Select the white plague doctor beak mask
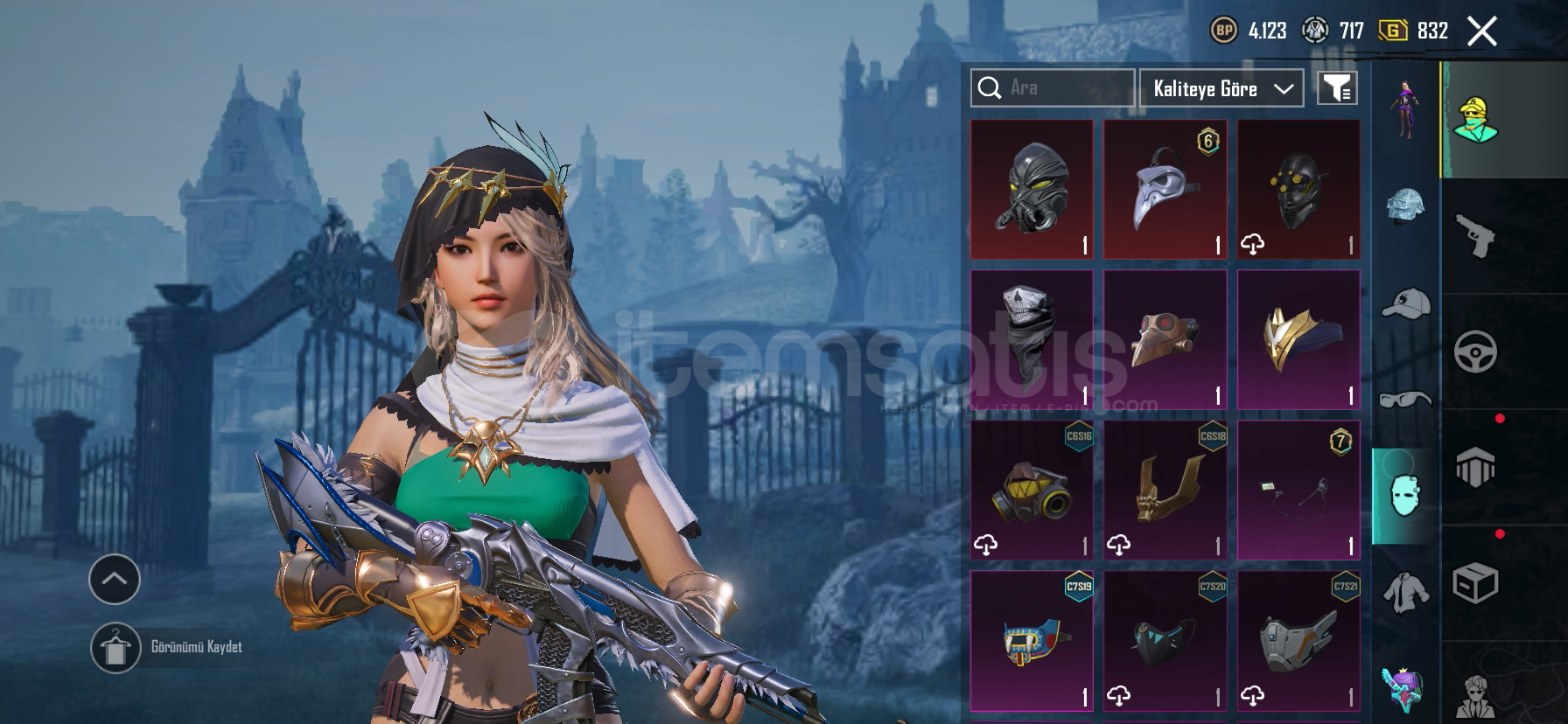 click(x=1165, y=189)
